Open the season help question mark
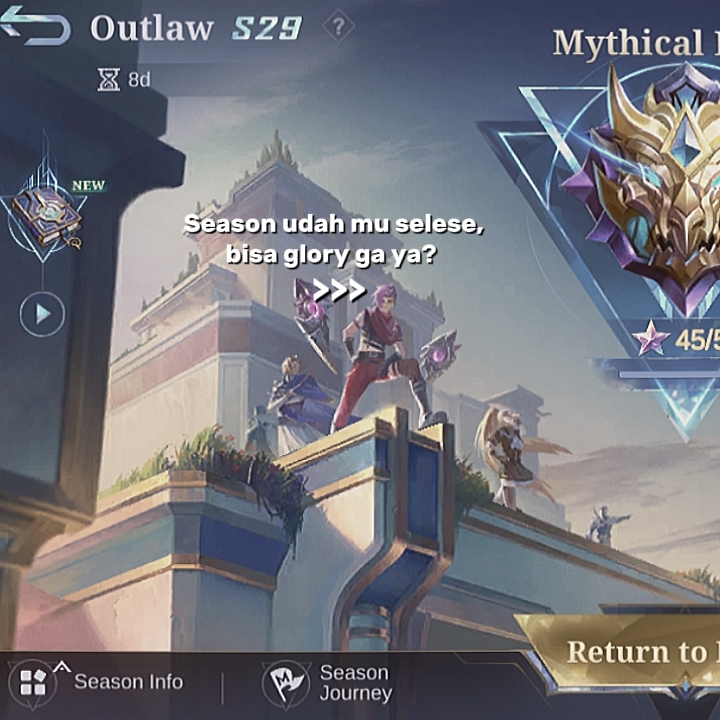This screenshot has height=720, width=720. (339, 27)
